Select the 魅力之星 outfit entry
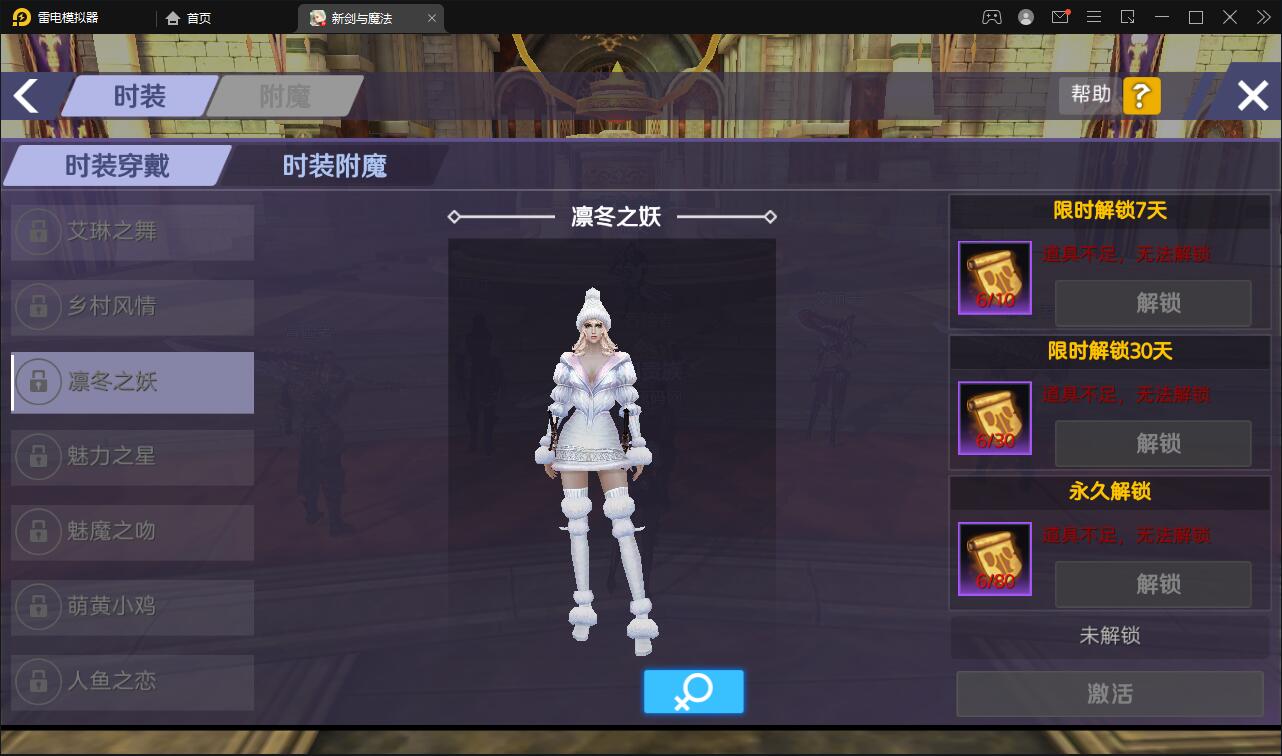This screenshot has height=756, width=1282. [x=131, y=457]
